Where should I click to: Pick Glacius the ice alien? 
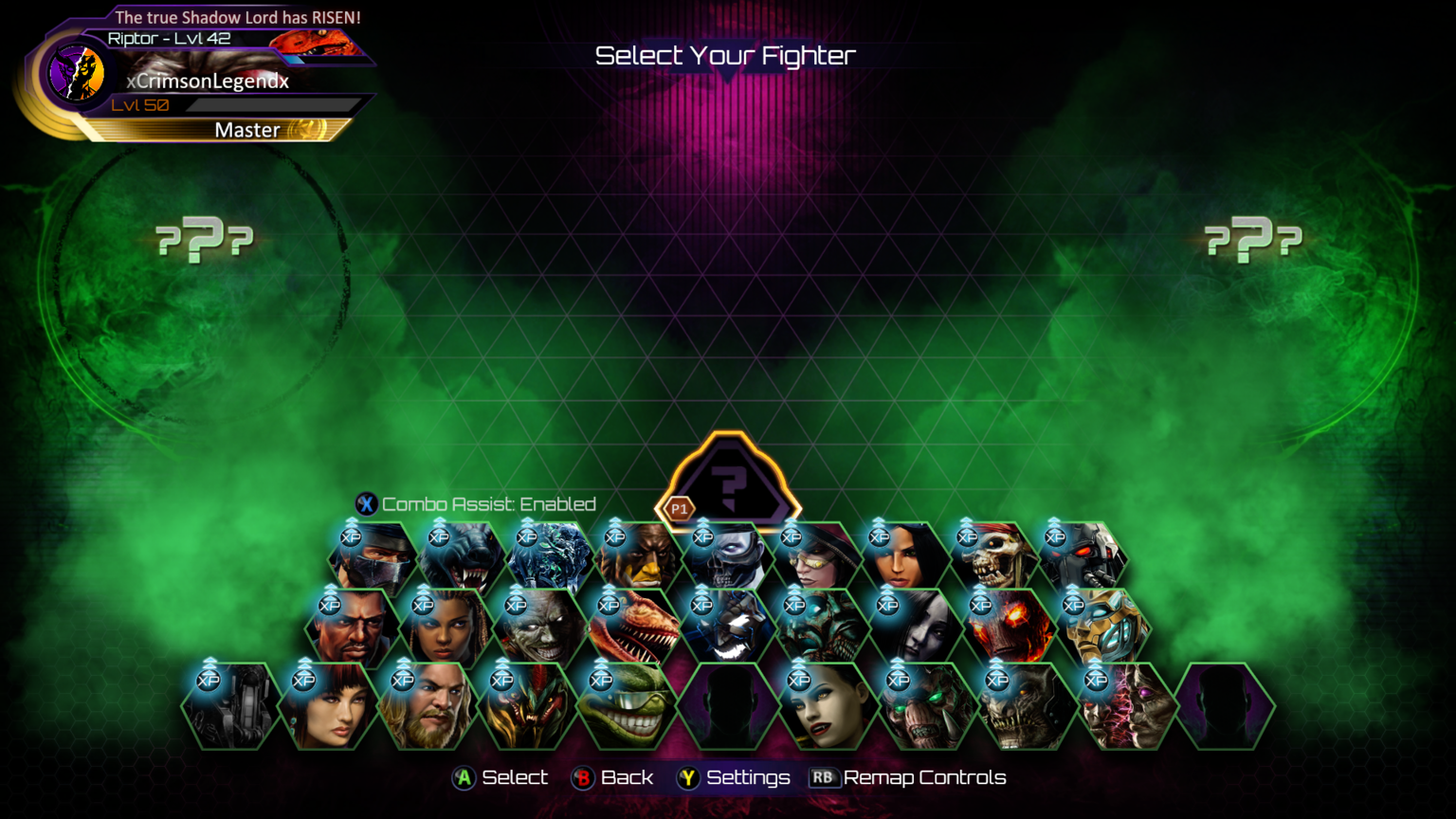pyautogui.click(x=550, y=558)
